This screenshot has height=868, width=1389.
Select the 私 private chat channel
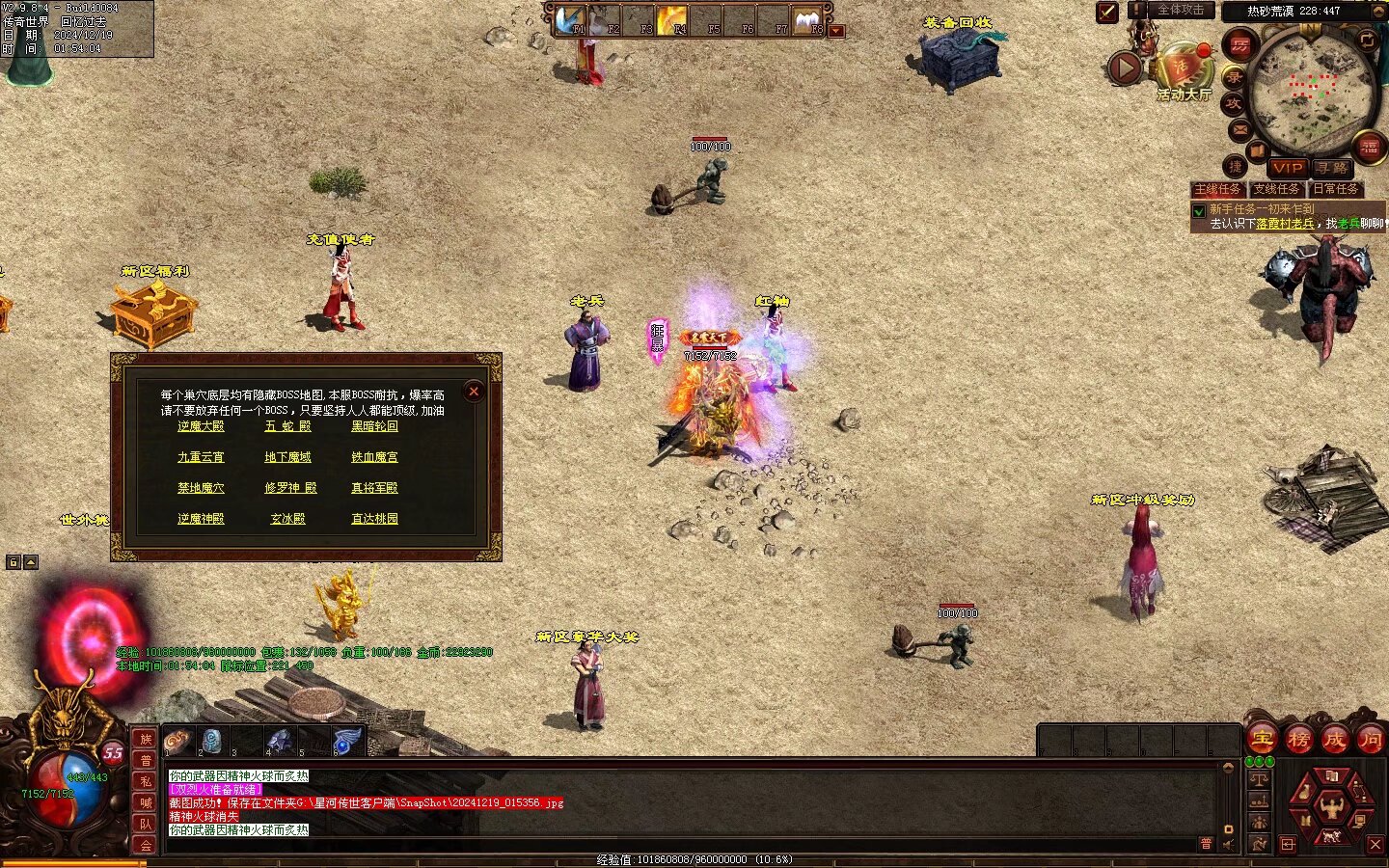(146, 781)
